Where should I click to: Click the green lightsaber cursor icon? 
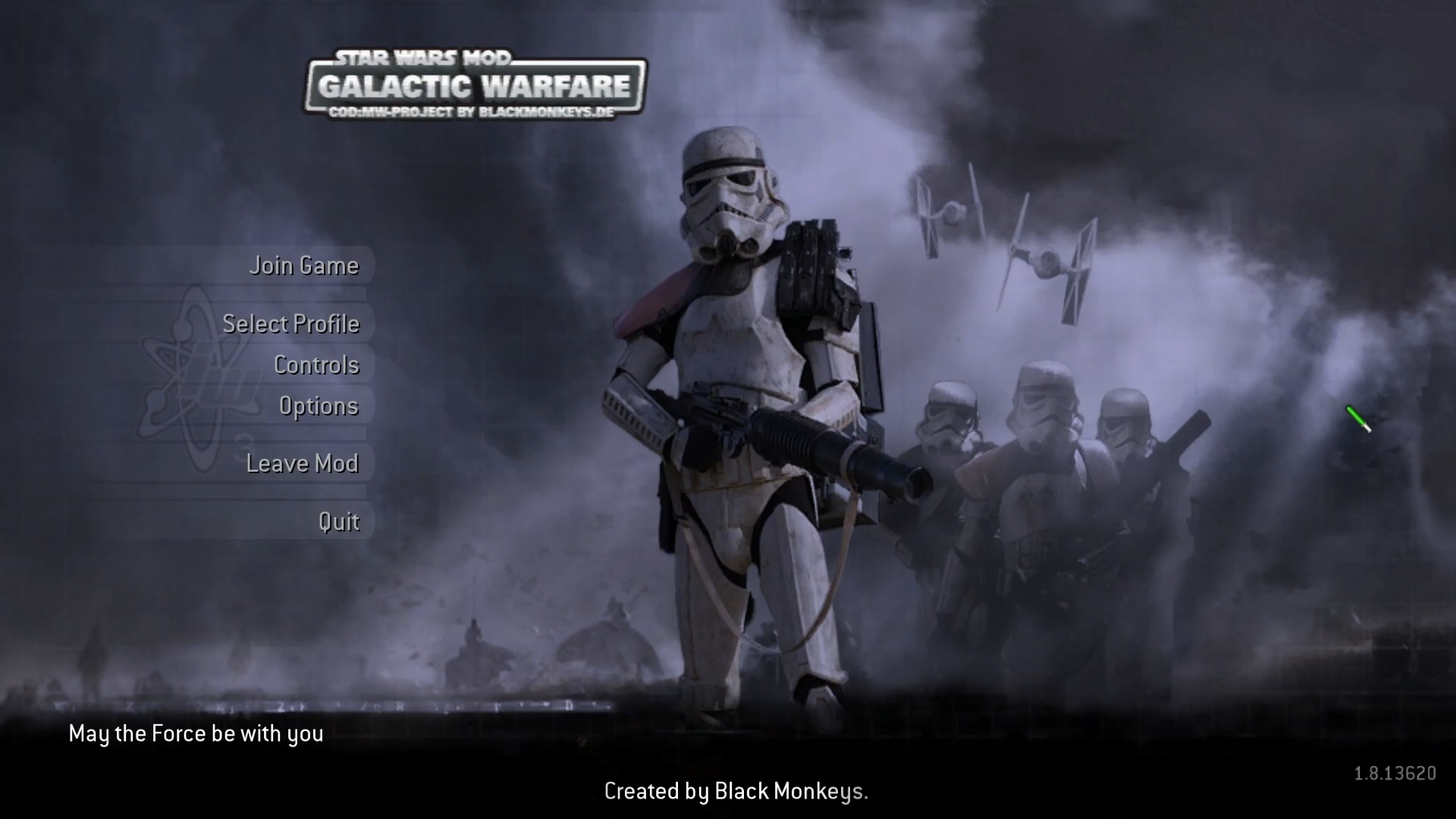(x=1357, y=419)
